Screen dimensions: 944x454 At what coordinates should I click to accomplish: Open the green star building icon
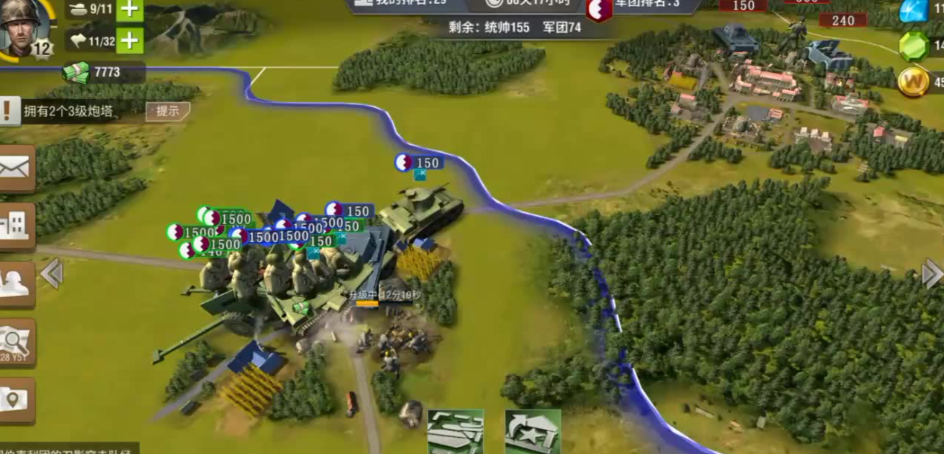coord(532,432)
